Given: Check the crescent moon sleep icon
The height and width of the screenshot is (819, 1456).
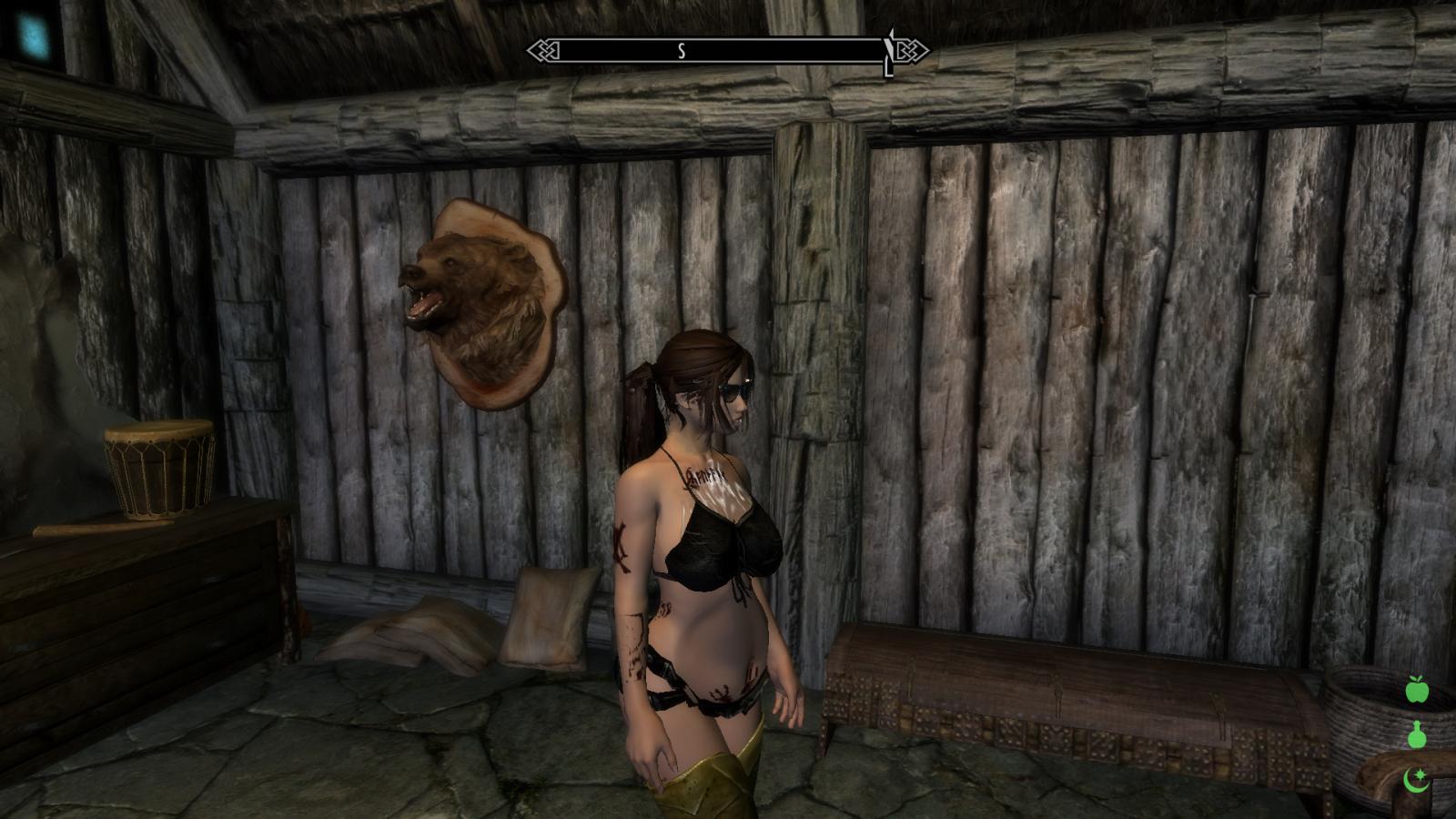Looking at the screenshot, I should coord(1417,779).
